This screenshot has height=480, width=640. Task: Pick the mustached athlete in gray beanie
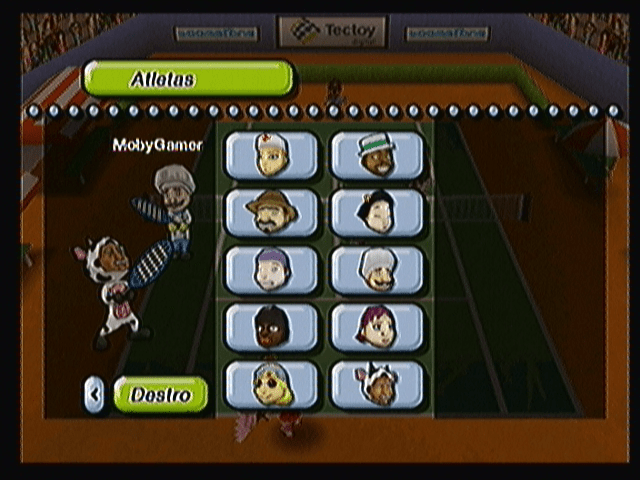[x=377, y=269]
